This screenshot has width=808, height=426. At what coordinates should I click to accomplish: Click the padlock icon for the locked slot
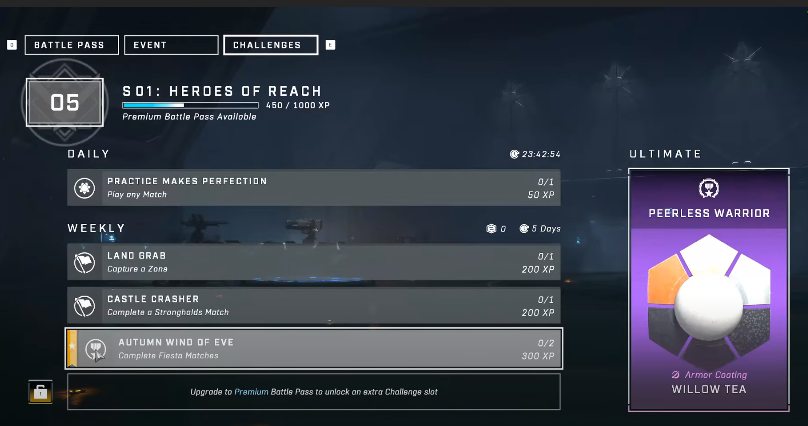pos(40,393)
